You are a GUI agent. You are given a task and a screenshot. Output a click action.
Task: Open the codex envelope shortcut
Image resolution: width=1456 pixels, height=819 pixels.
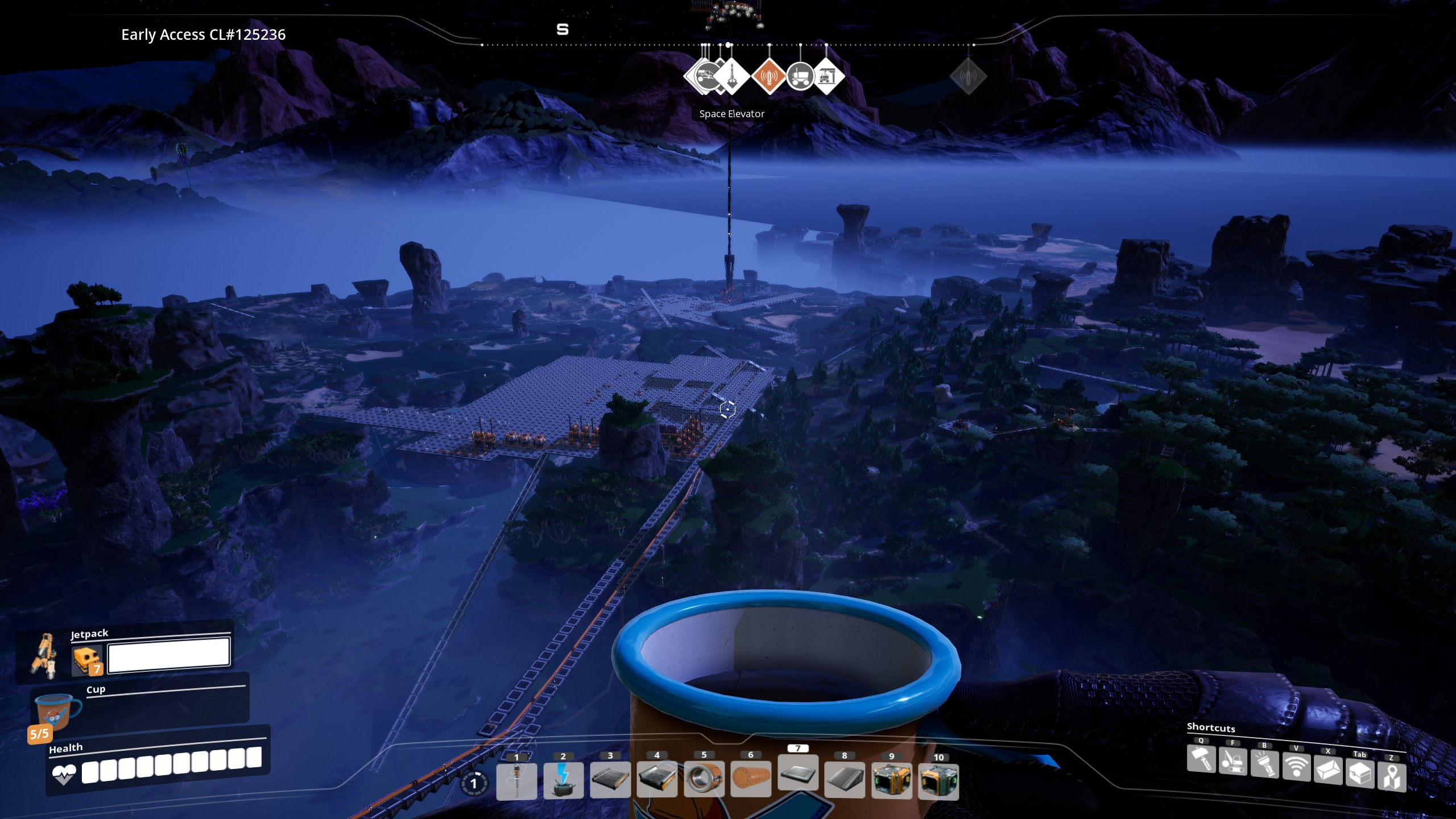coord(1328,770)
